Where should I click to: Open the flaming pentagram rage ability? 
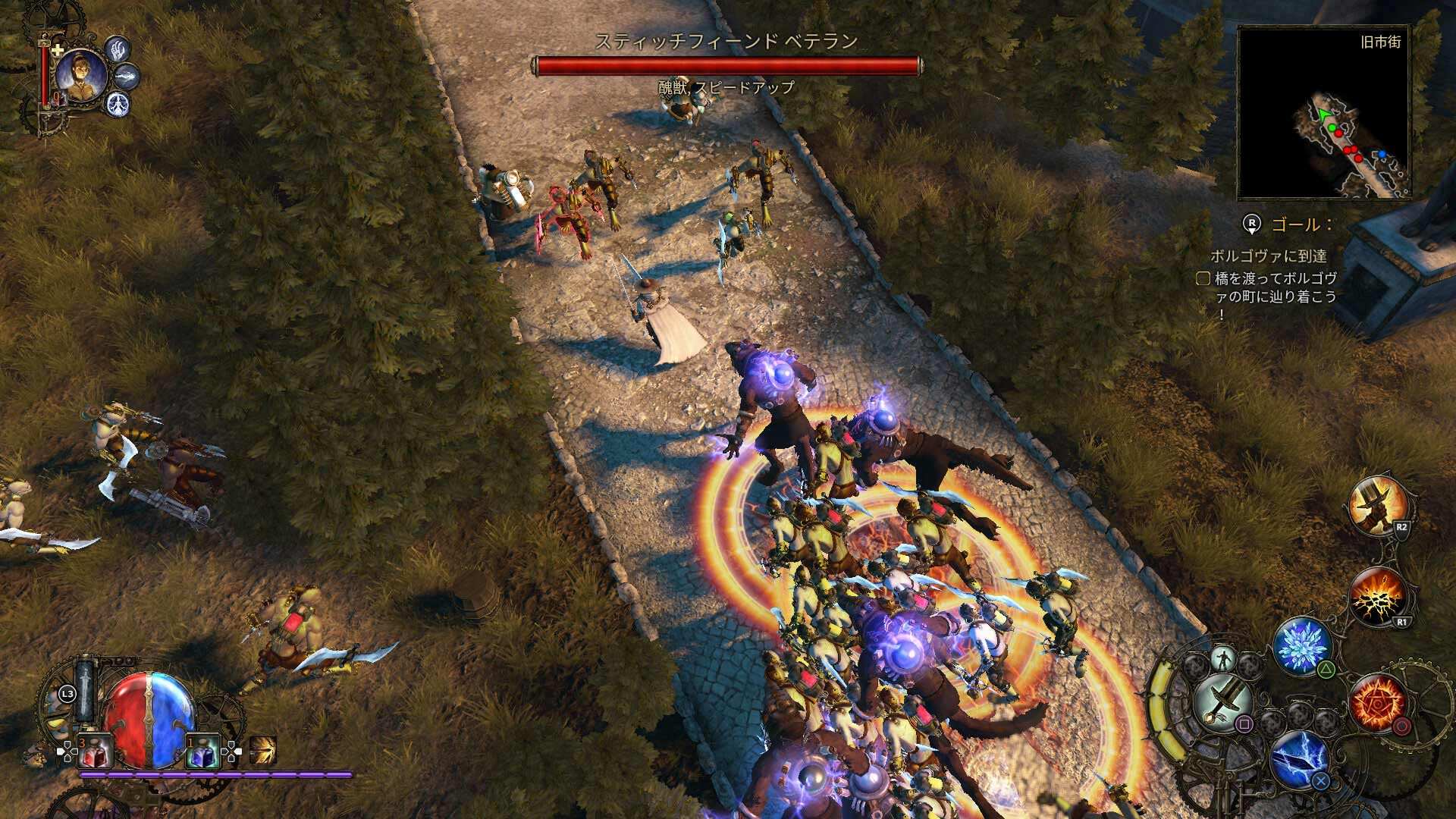pos(1376,703)
